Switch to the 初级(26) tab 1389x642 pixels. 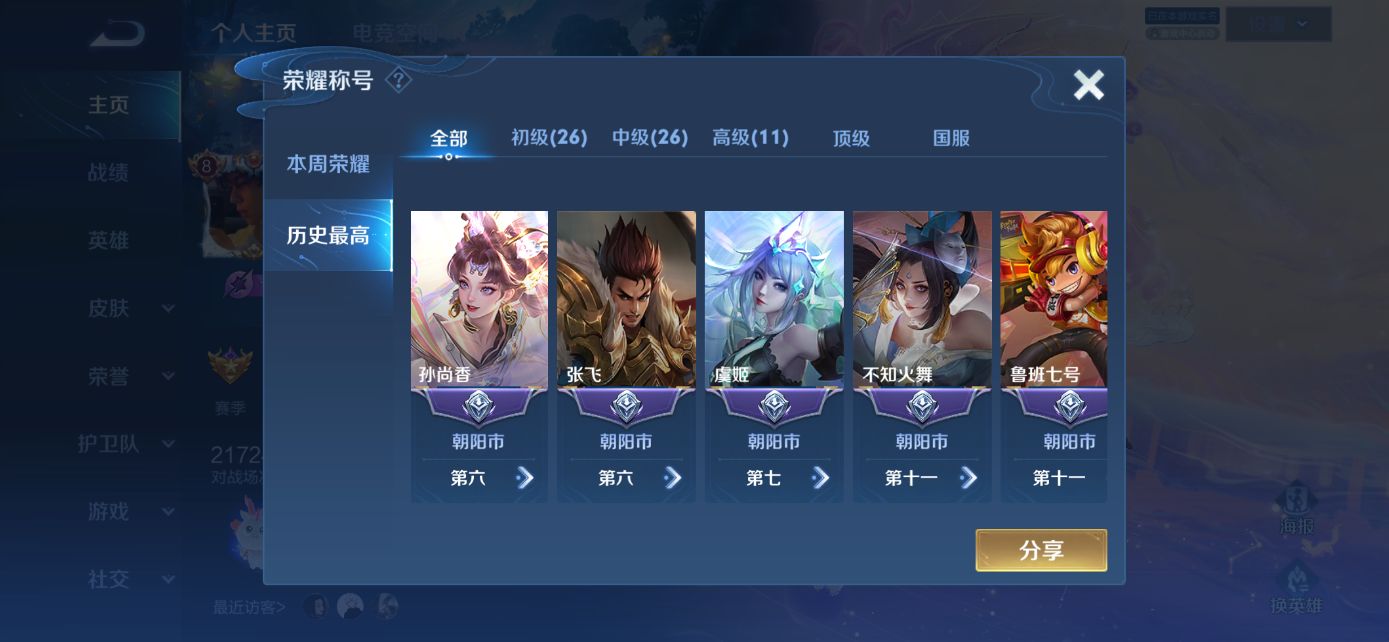tap(549, 138)
